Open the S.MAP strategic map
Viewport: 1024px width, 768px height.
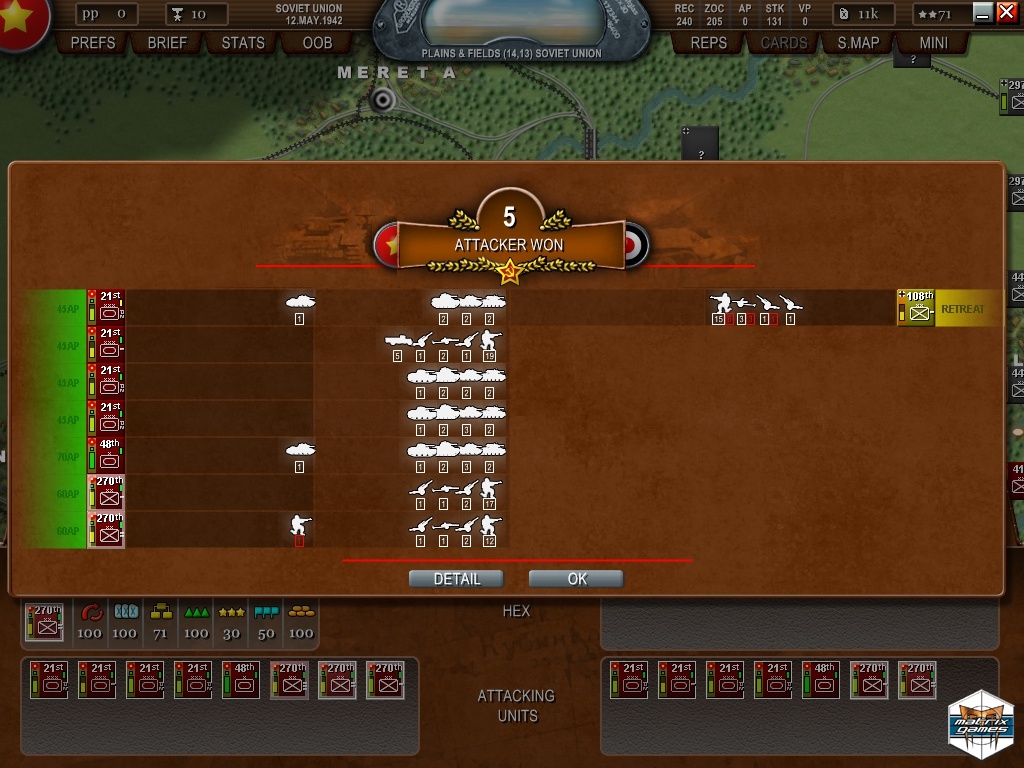click(x=858, y=43)
